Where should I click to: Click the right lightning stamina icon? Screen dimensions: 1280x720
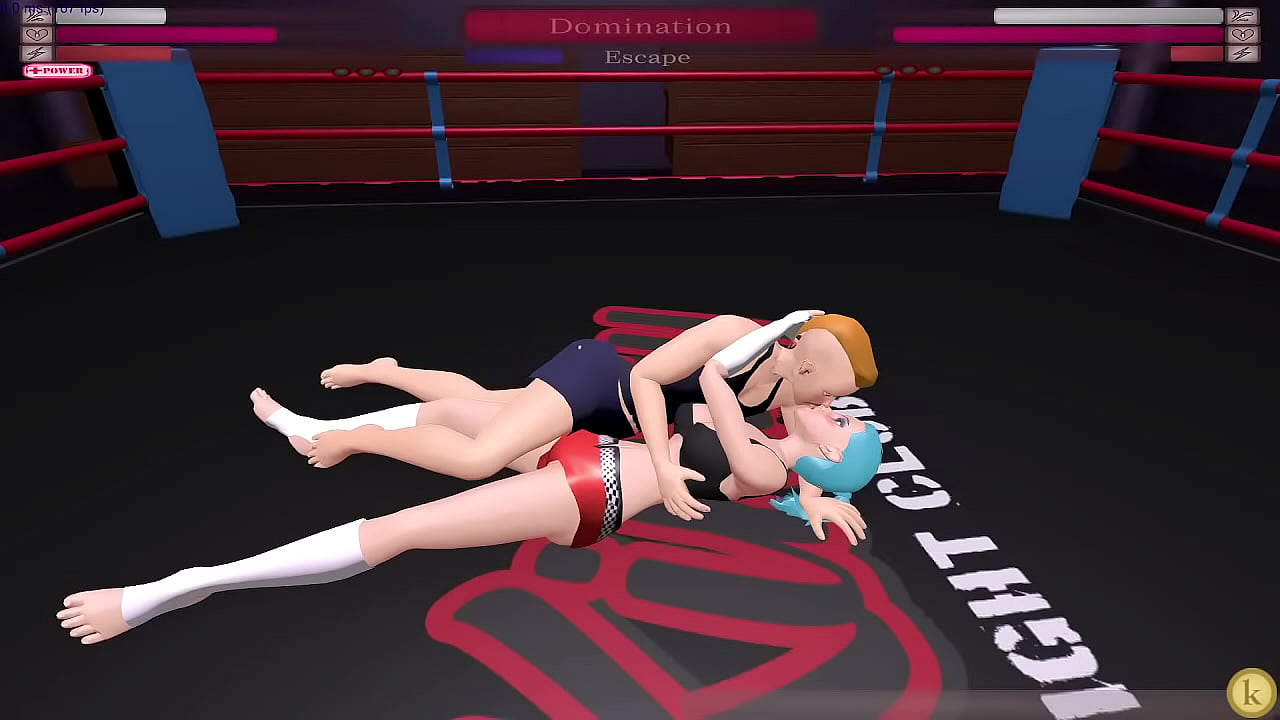coord(1243,53)
